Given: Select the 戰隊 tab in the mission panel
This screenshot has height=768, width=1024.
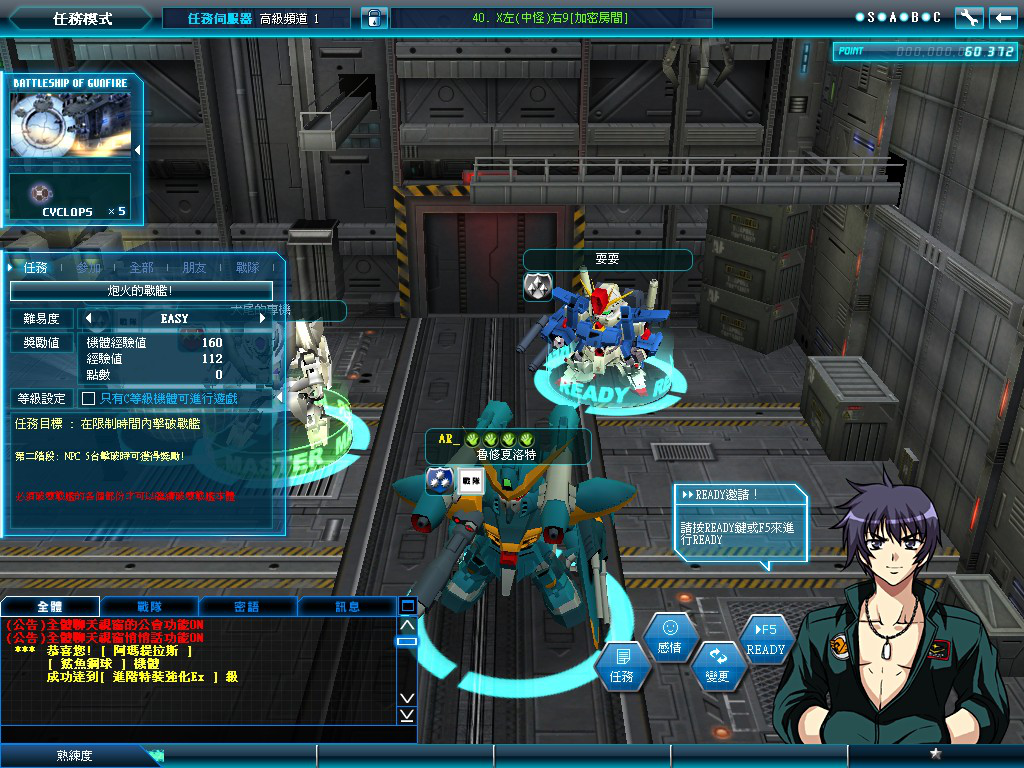Looking at the screenshot, I should tap(247, 268).
